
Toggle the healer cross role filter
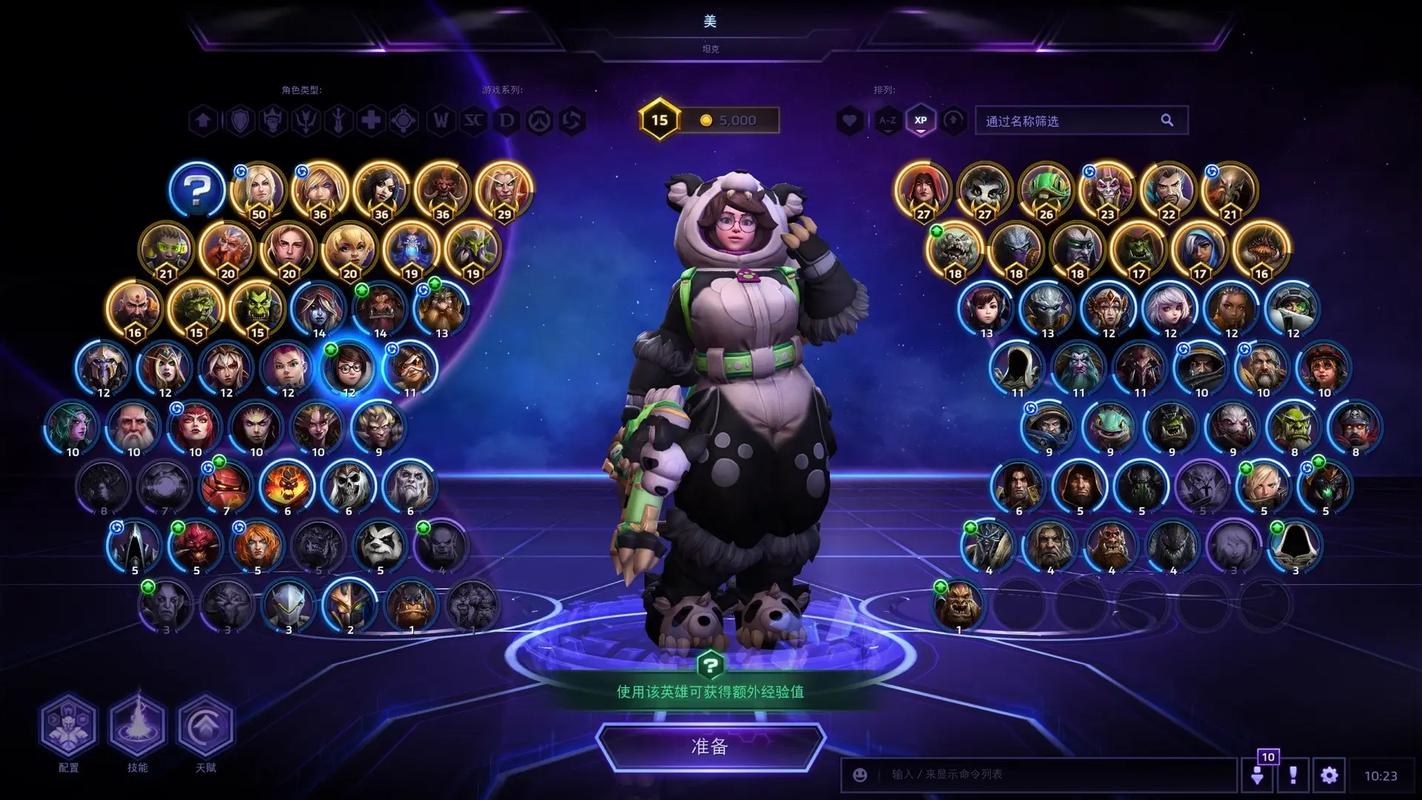[x=371, y=121]
